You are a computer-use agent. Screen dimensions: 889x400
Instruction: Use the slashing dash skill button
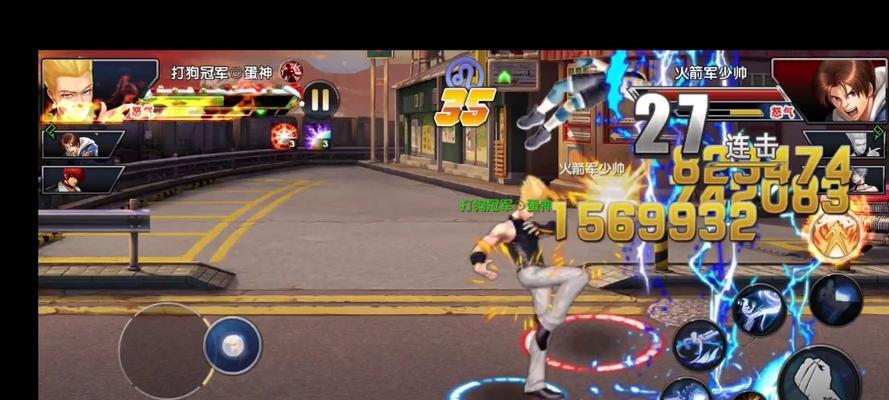pos(699,345)
